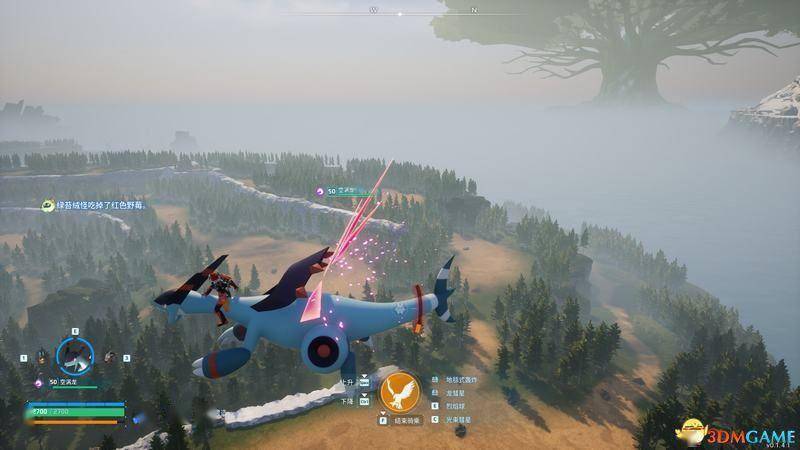Click the compass bar at the top
Screen dimensions: 800x450
click(400, 12)
